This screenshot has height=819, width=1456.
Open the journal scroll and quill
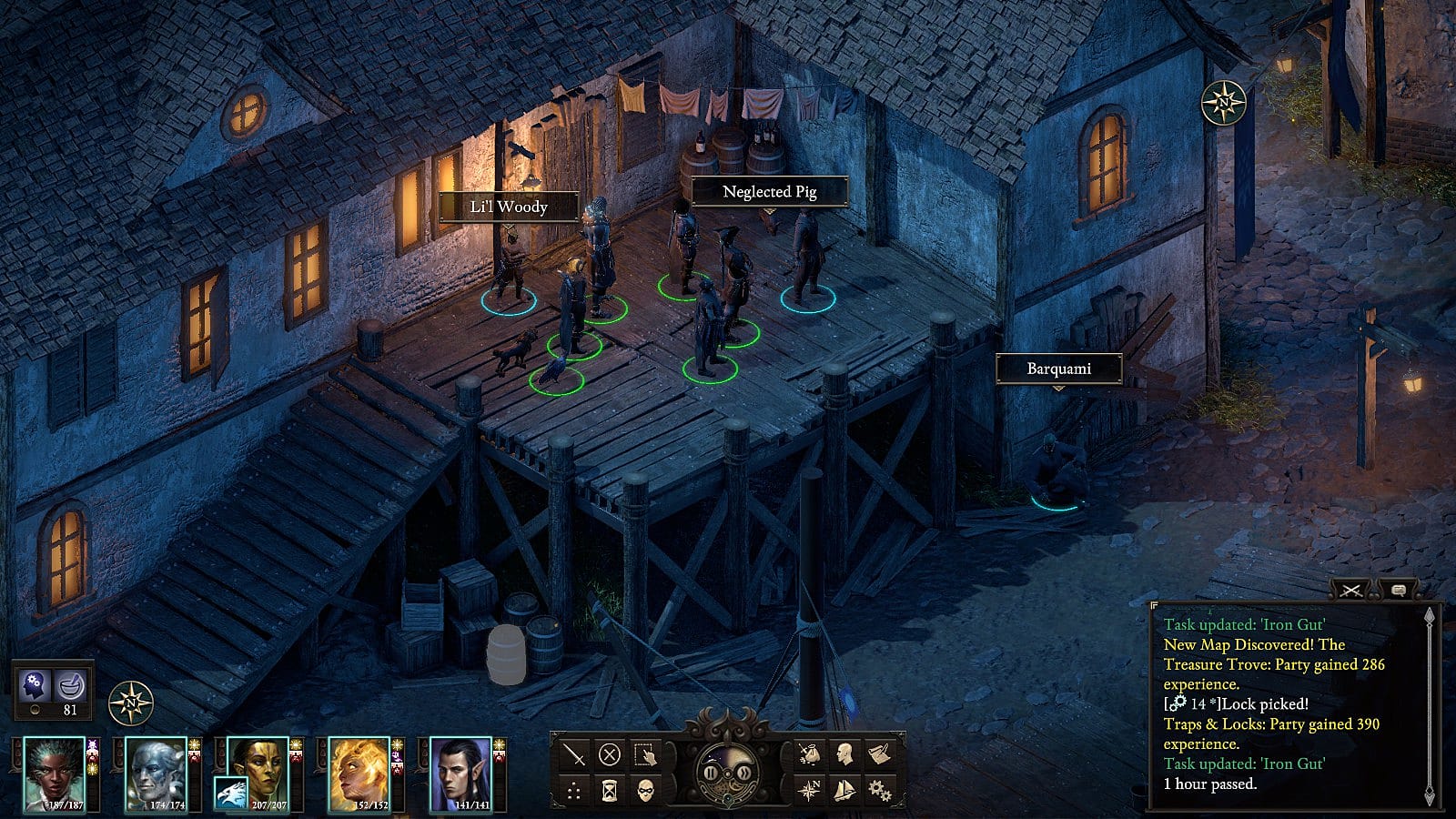pyautogui.click(x=879, y=754)
